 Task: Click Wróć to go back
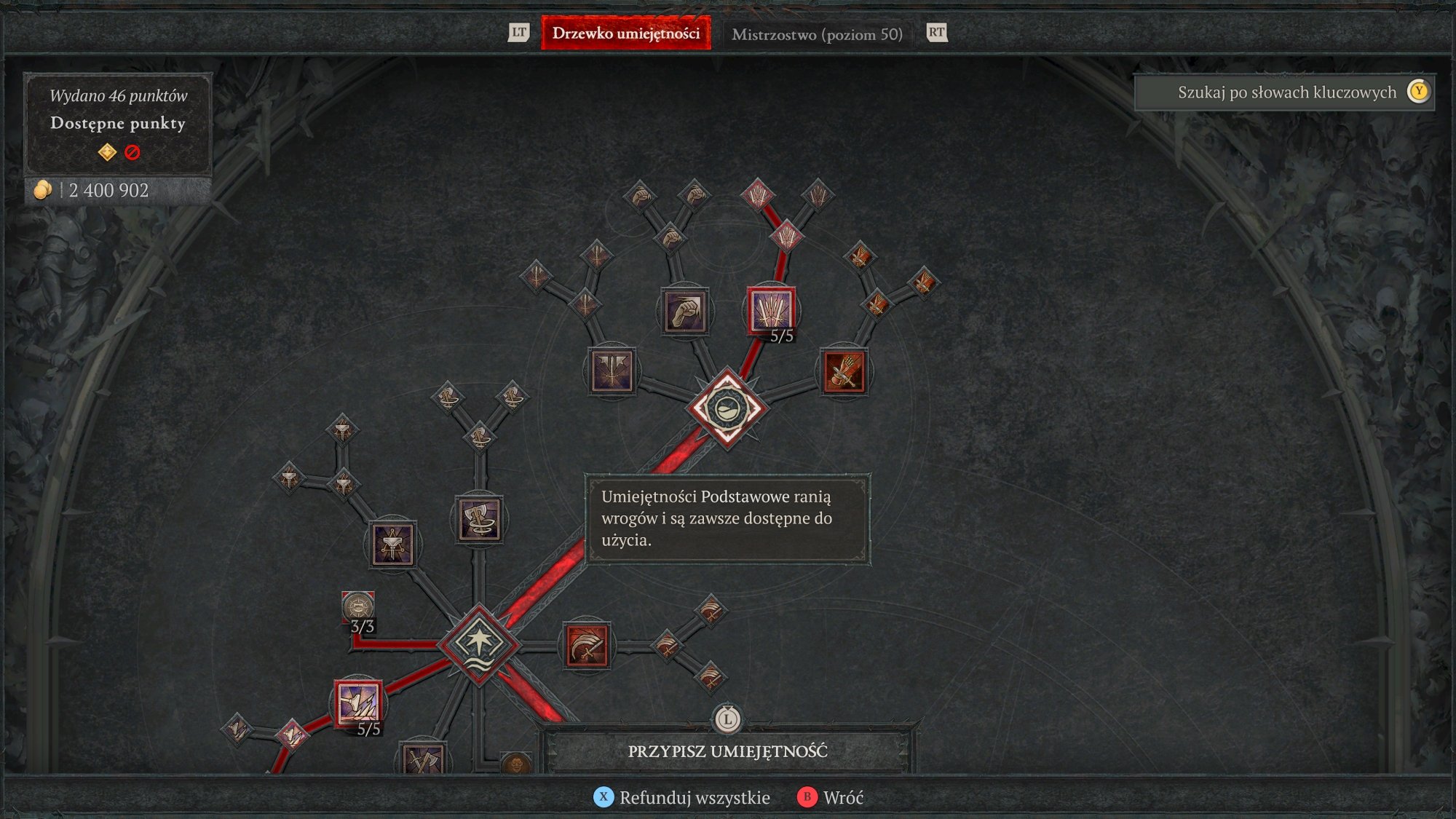click(842, 798)
